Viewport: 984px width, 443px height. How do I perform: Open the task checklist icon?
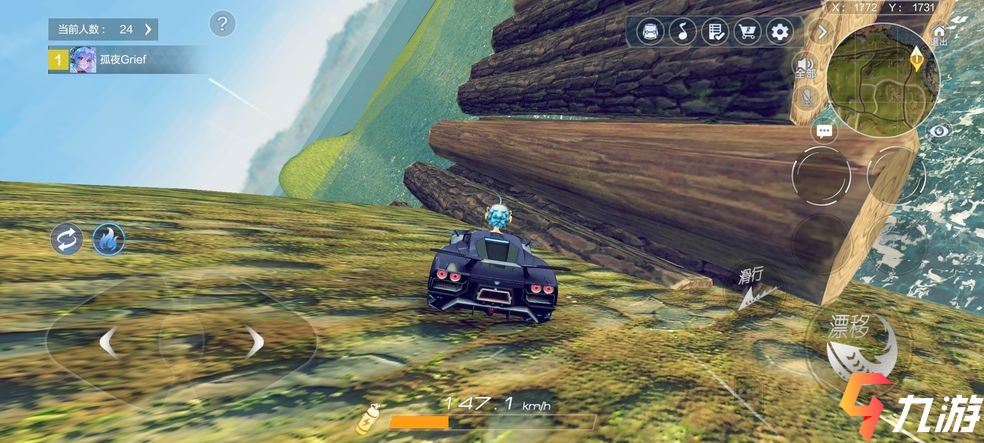[x=714, y=32]
